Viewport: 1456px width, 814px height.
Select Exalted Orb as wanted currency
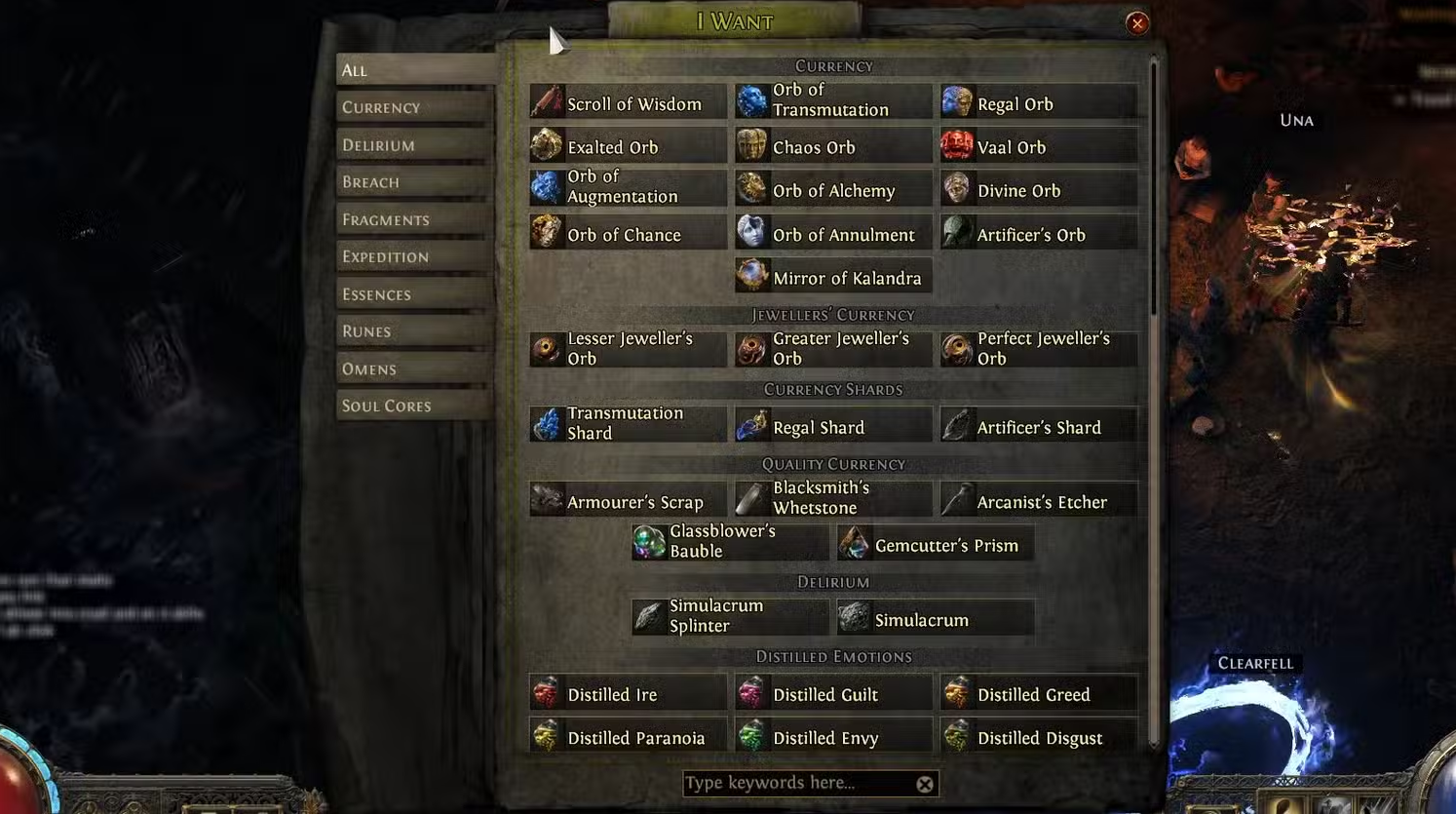[628, 147]
